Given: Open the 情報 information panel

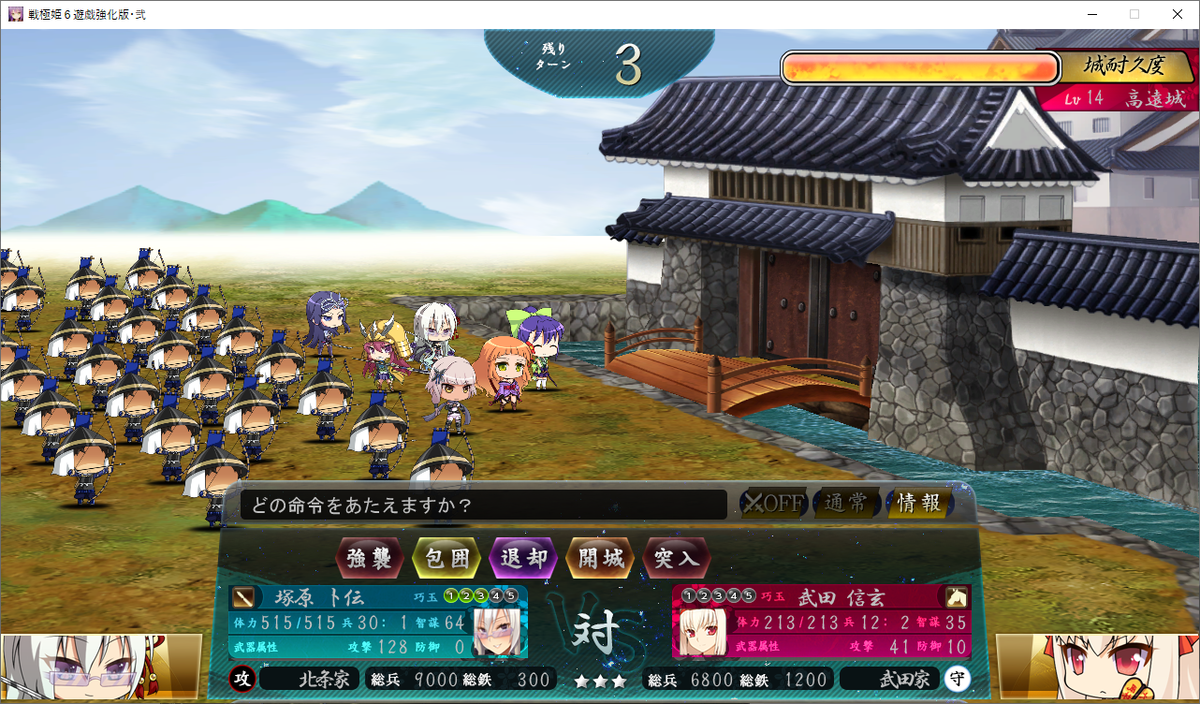Looking at the screenshot, I should point(918,503).
